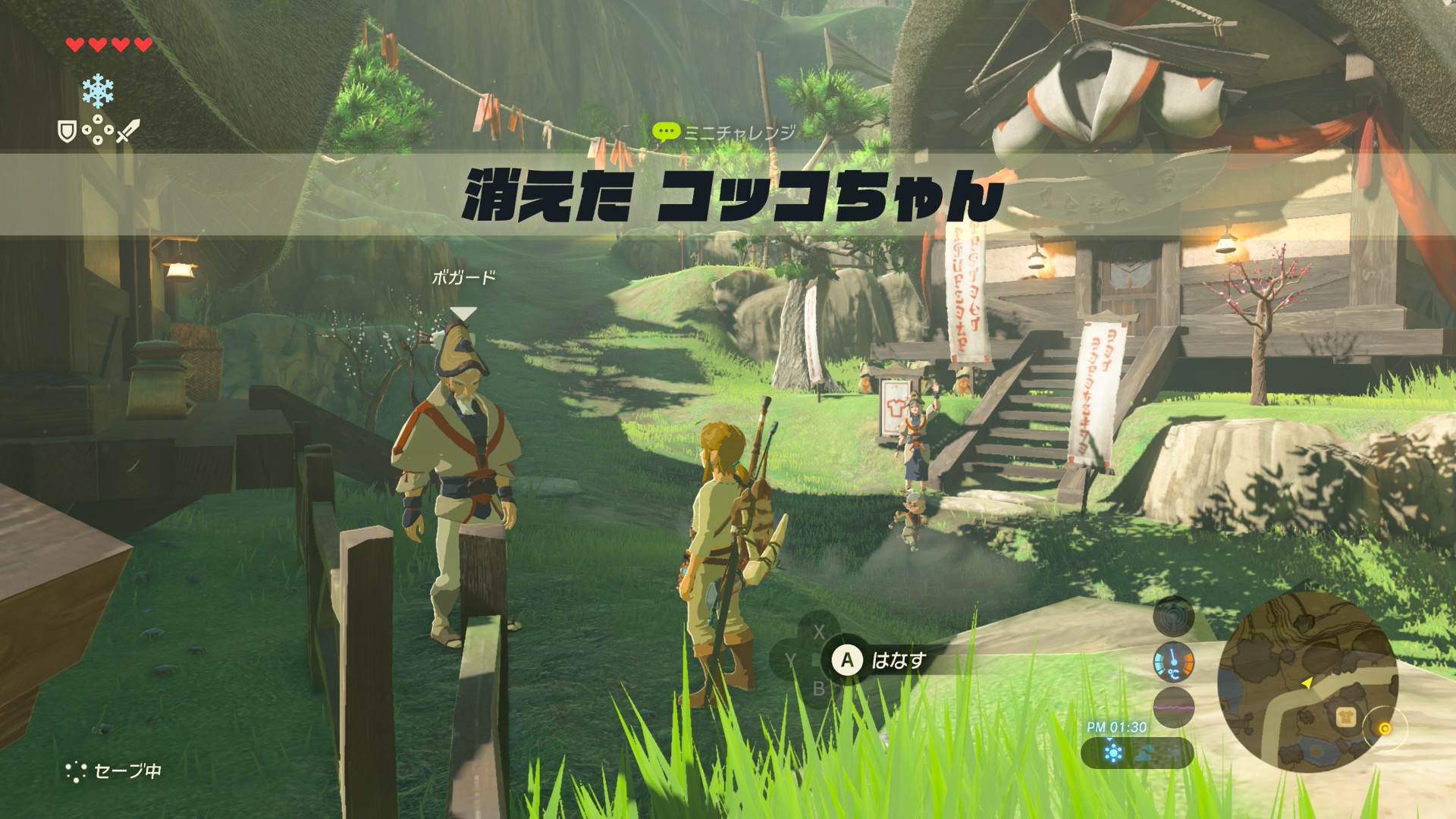The width and height of the screenshot is (1456, 819).
Task: Click the 消えた コッコちゃん quest banner
Action: [x=732, y=195]
